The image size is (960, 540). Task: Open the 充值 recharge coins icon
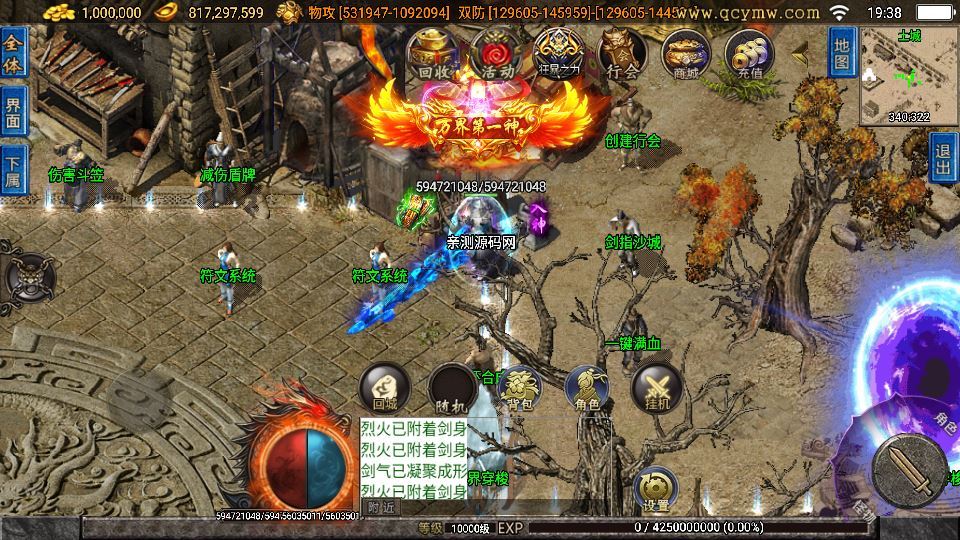pyautogui.click(x=750, y=53)
